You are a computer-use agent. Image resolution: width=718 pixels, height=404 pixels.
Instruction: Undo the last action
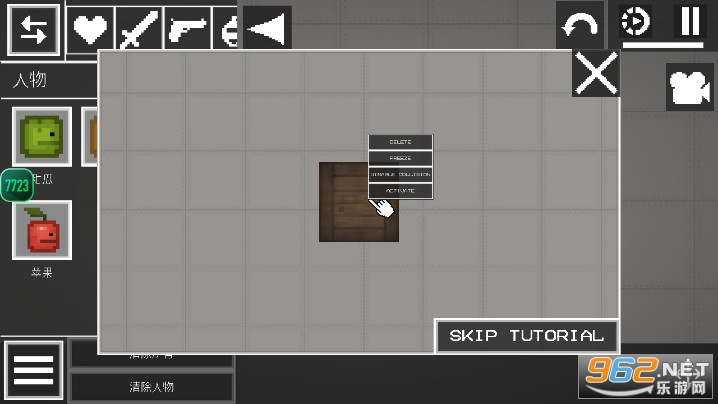tap(580, 26)
